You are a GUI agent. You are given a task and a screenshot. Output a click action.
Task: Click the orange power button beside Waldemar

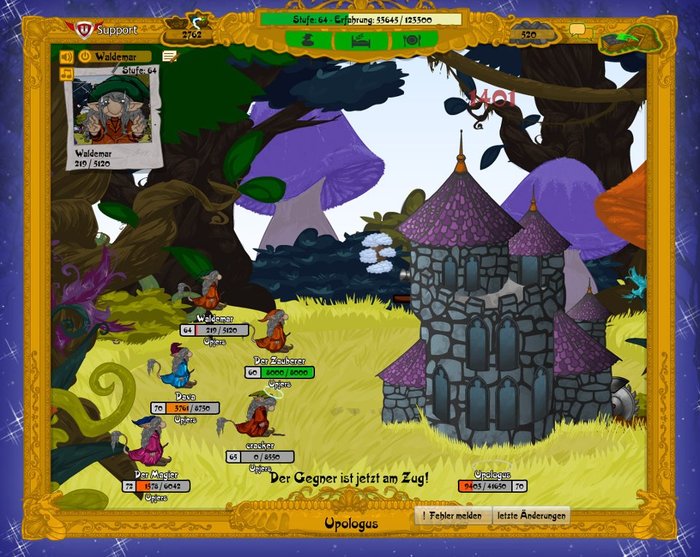[85, 57]
